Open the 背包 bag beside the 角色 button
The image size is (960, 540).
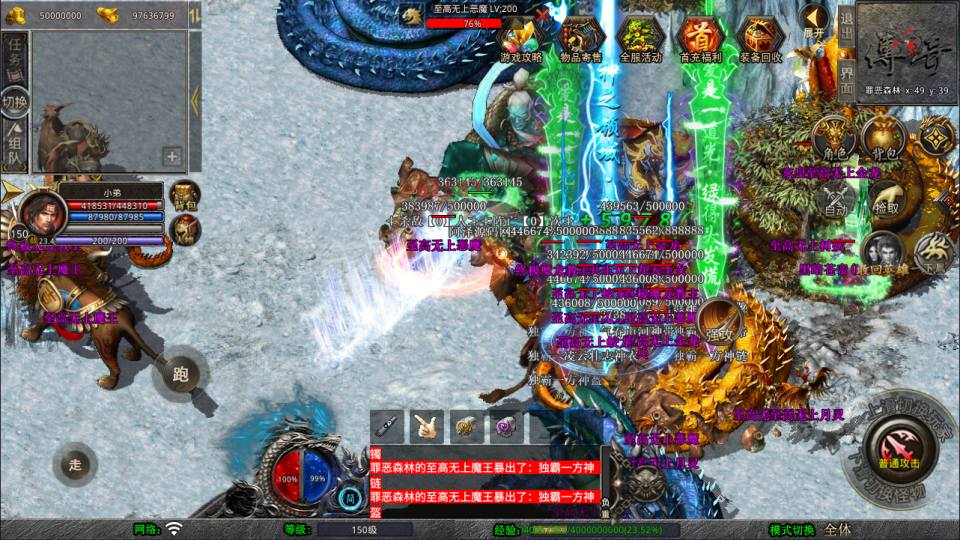[882, 139]
